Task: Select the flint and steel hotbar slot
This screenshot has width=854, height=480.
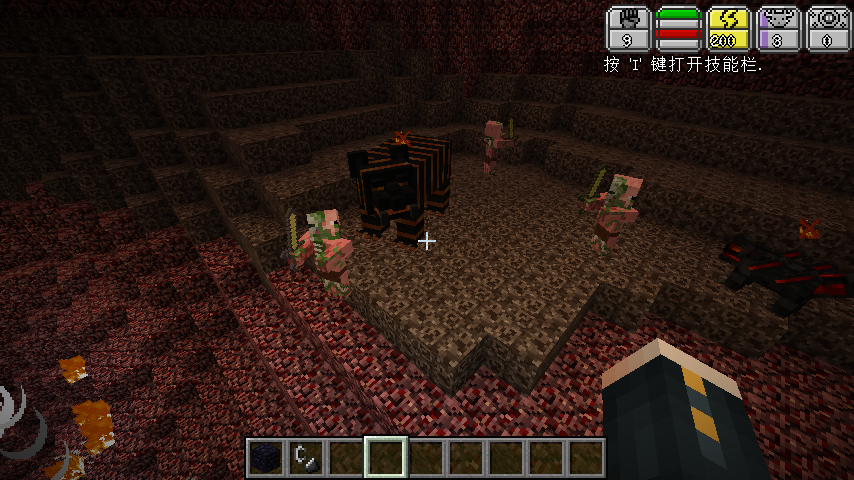Action: (x=305, y=458)
